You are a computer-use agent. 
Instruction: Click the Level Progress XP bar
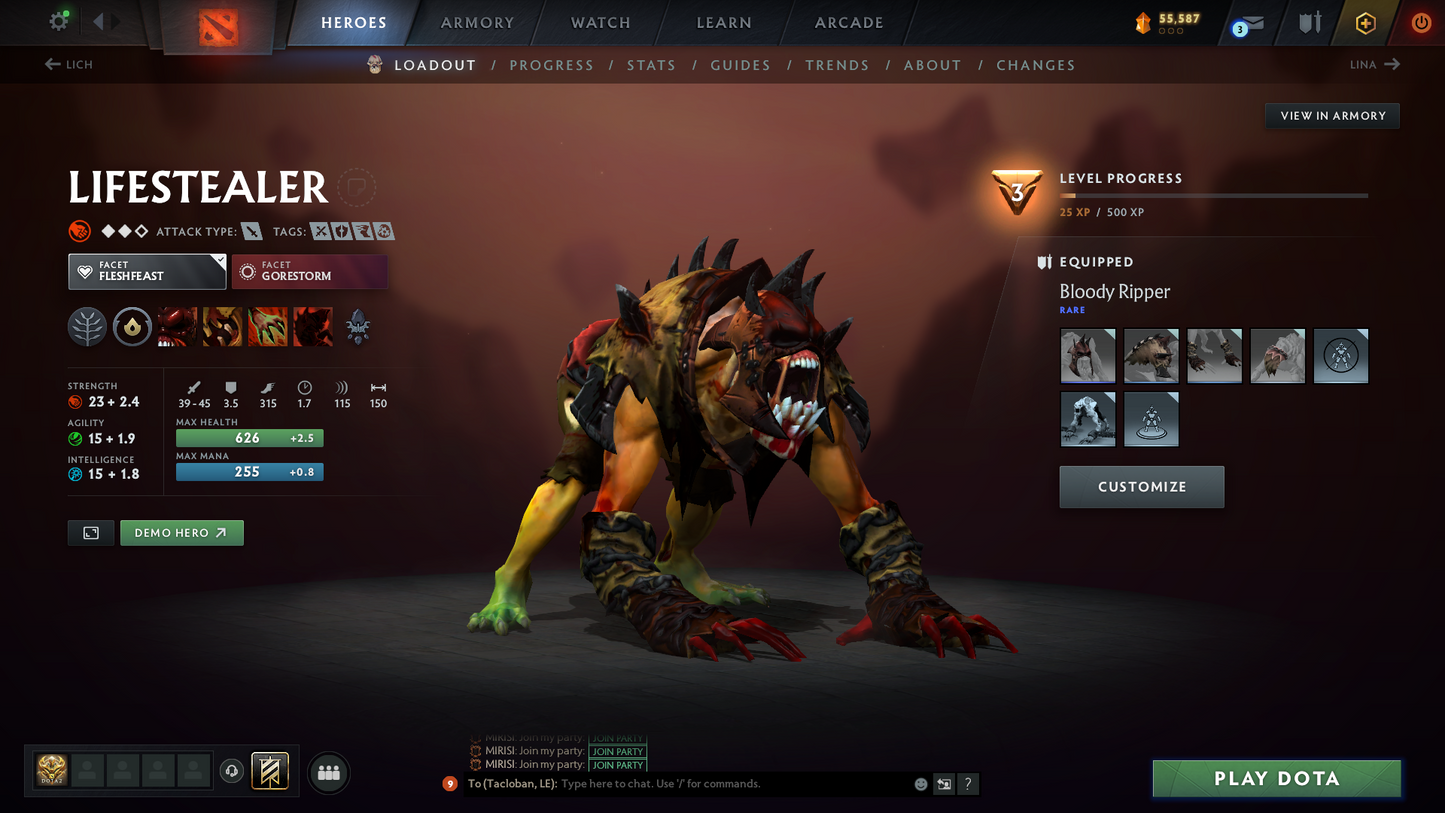click(x=1212, y=196)
